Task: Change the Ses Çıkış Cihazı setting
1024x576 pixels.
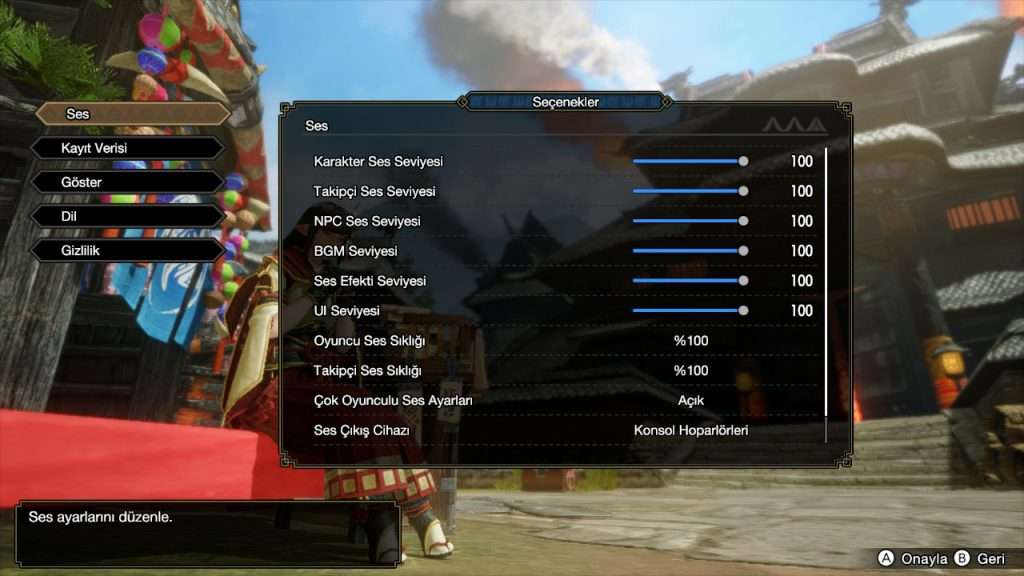Action: click(x=690, y=431)
